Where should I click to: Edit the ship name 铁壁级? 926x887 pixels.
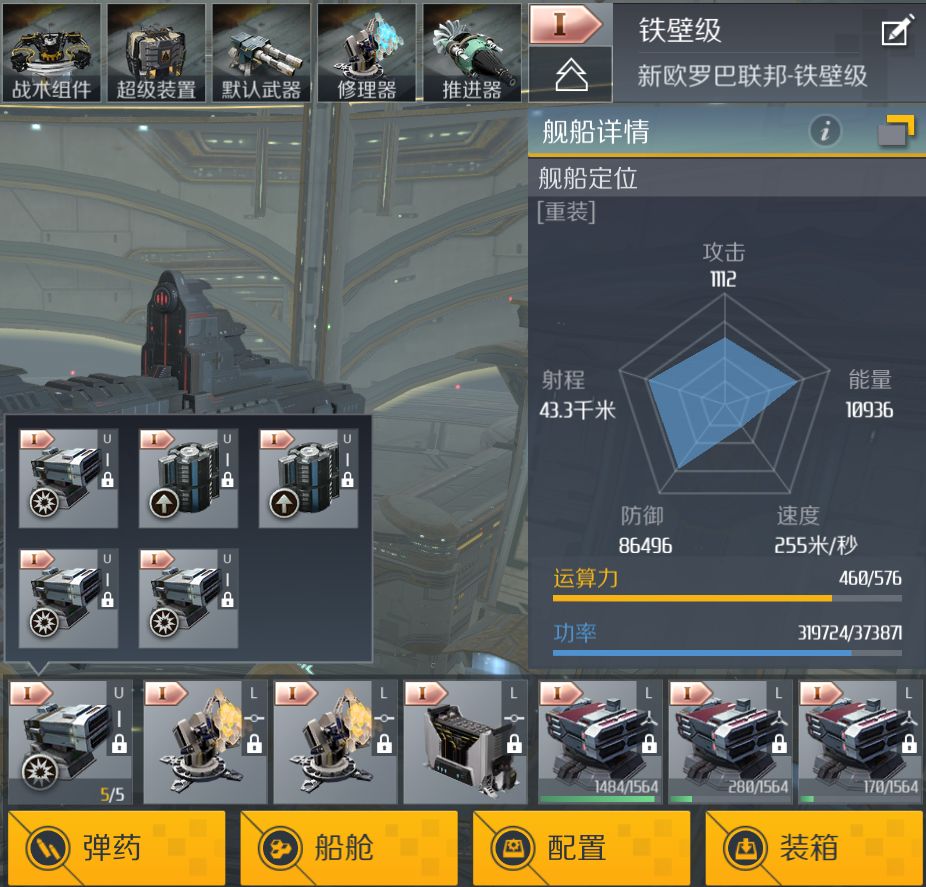[896, 31]
